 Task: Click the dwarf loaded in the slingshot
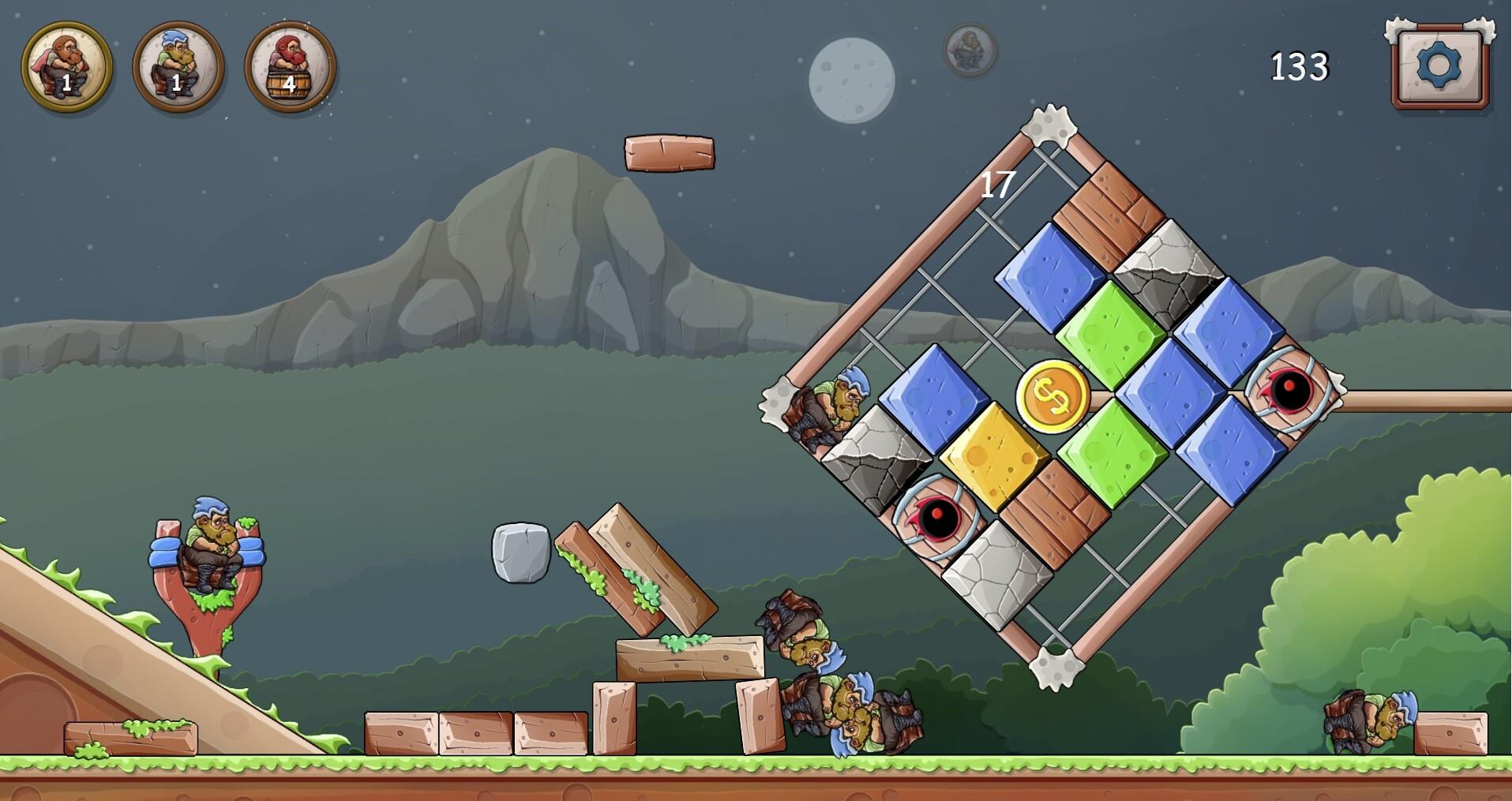(x=212, y=545)
